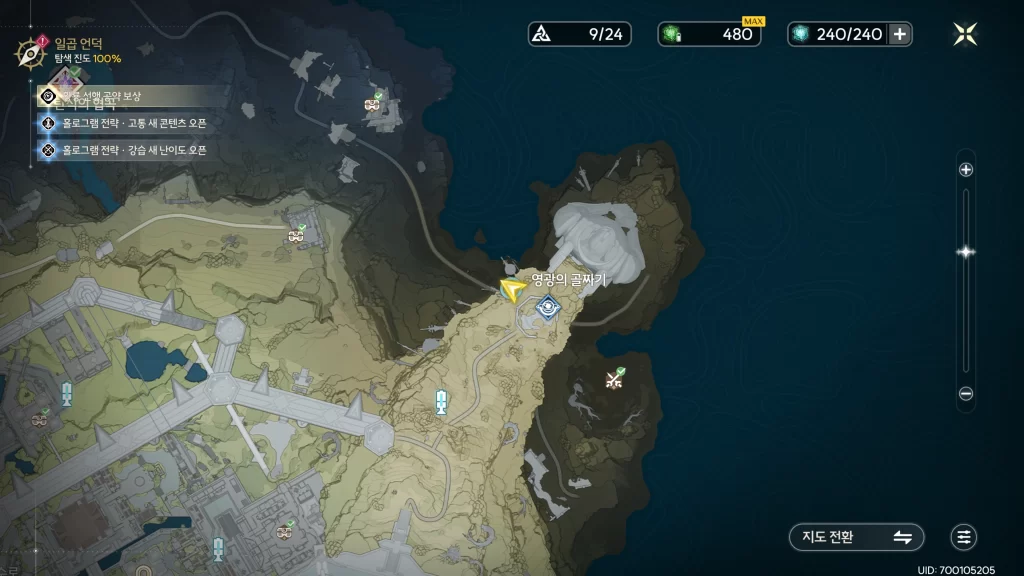Click the yellow player arrow marker
1024x576 pixels.
pos(512,291)
